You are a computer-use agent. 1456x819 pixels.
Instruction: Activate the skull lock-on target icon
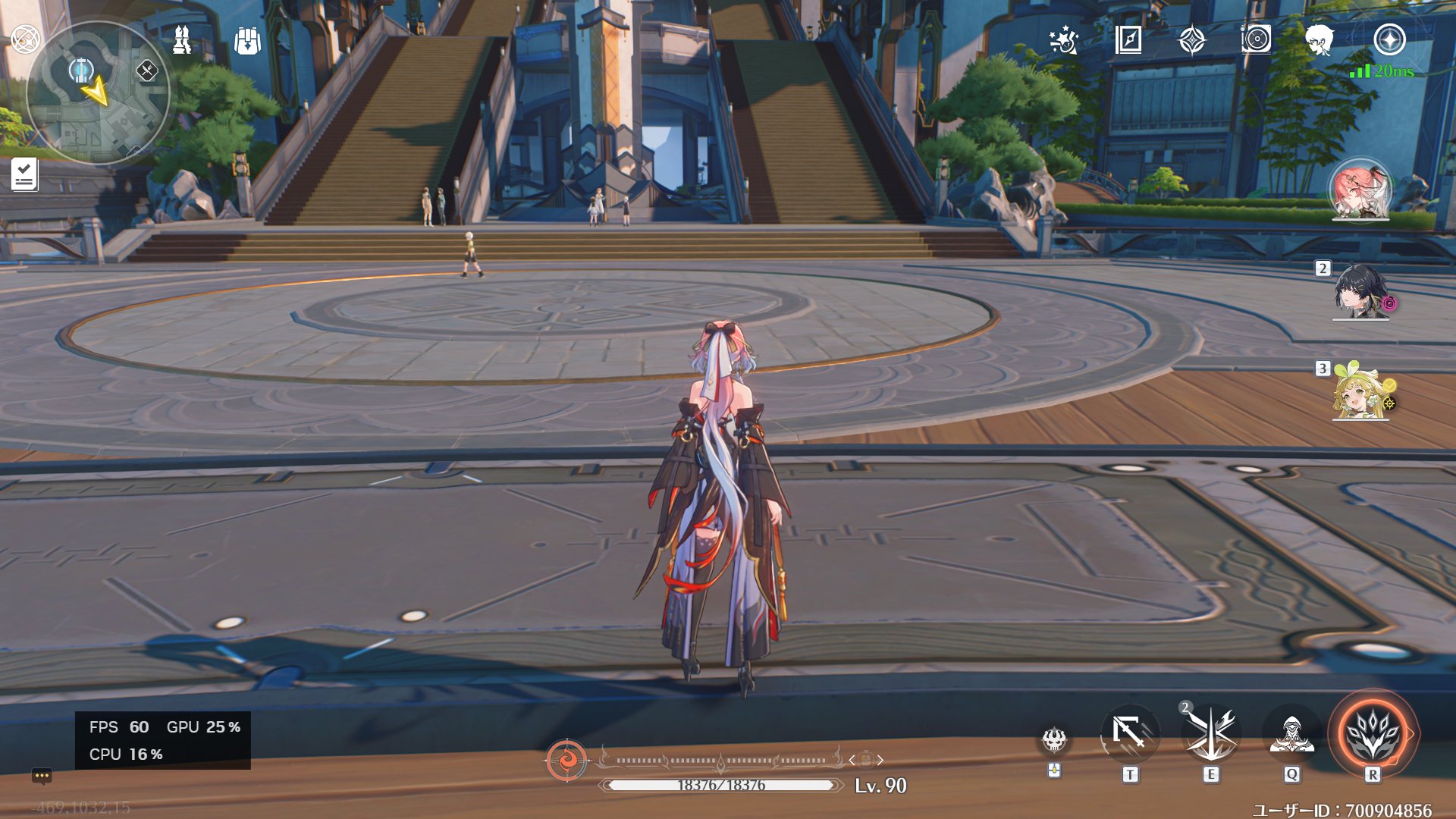click(x=1054, y=739)
